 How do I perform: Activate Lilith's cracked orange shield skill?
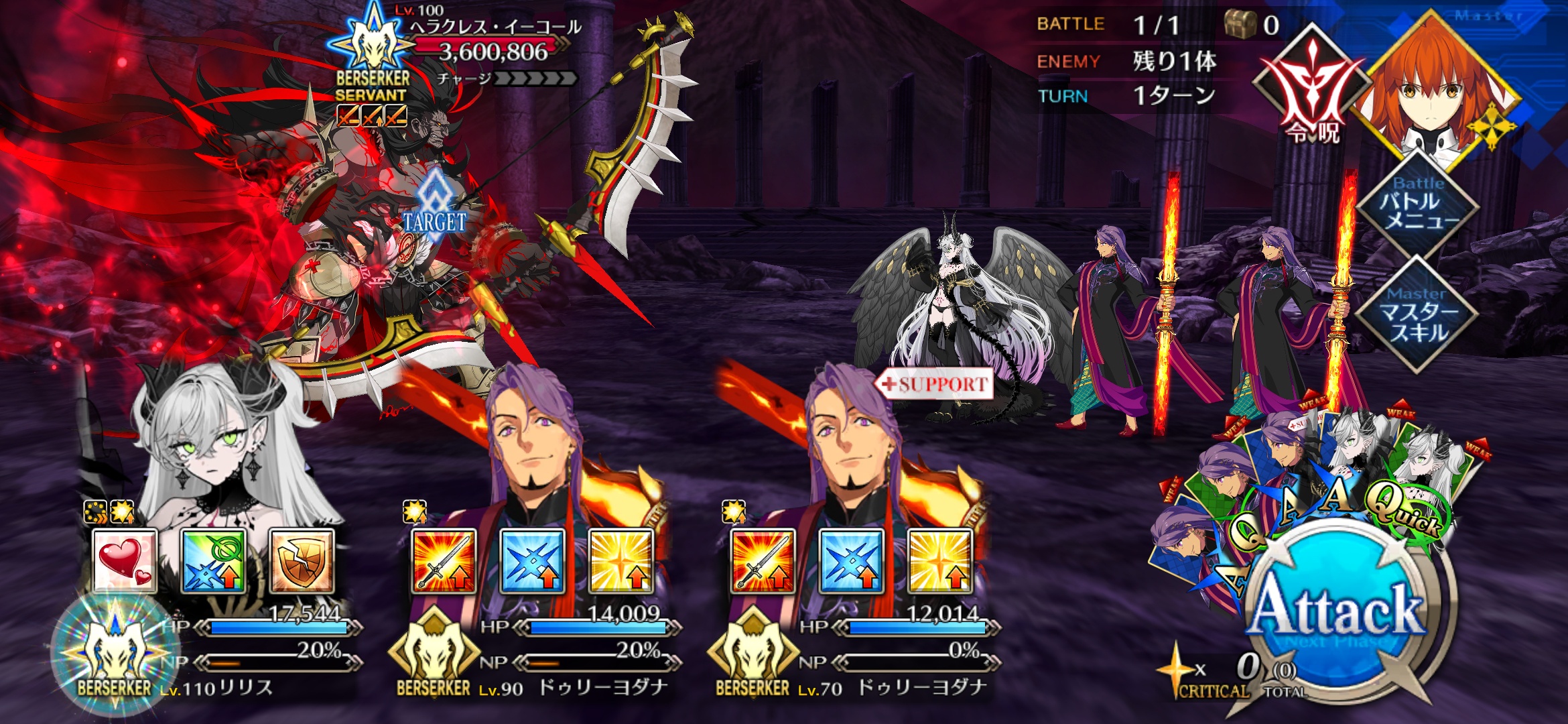click(302, 560)
